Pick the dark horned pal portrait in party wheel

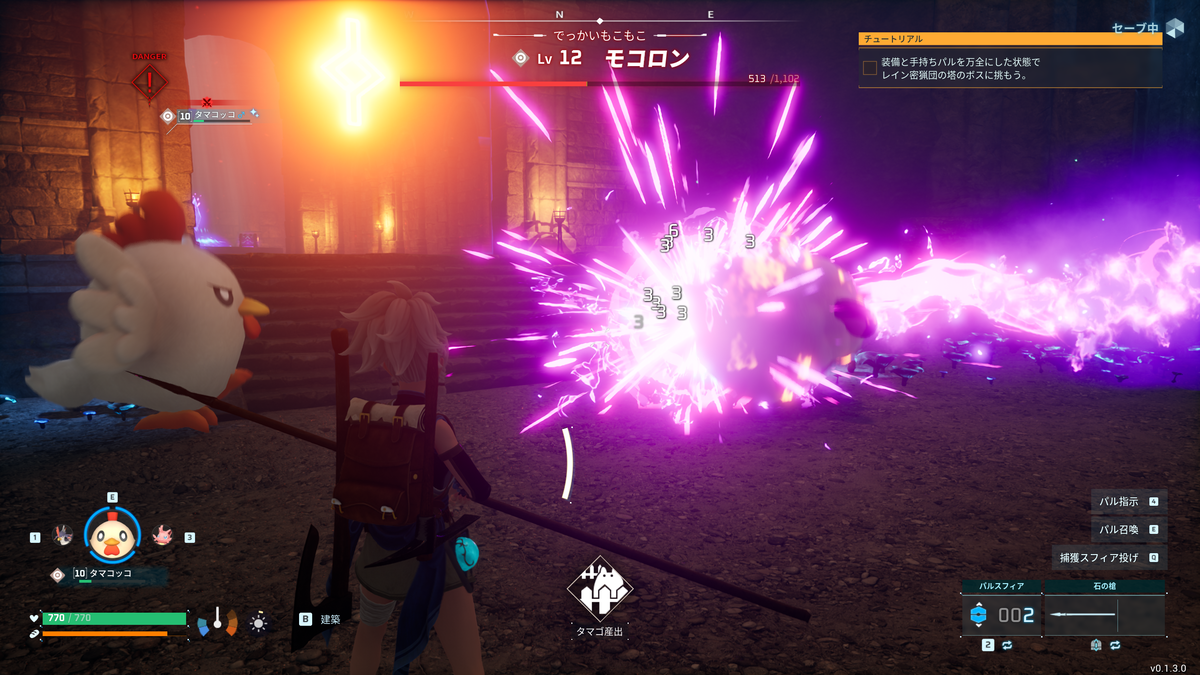click(62, 536)
